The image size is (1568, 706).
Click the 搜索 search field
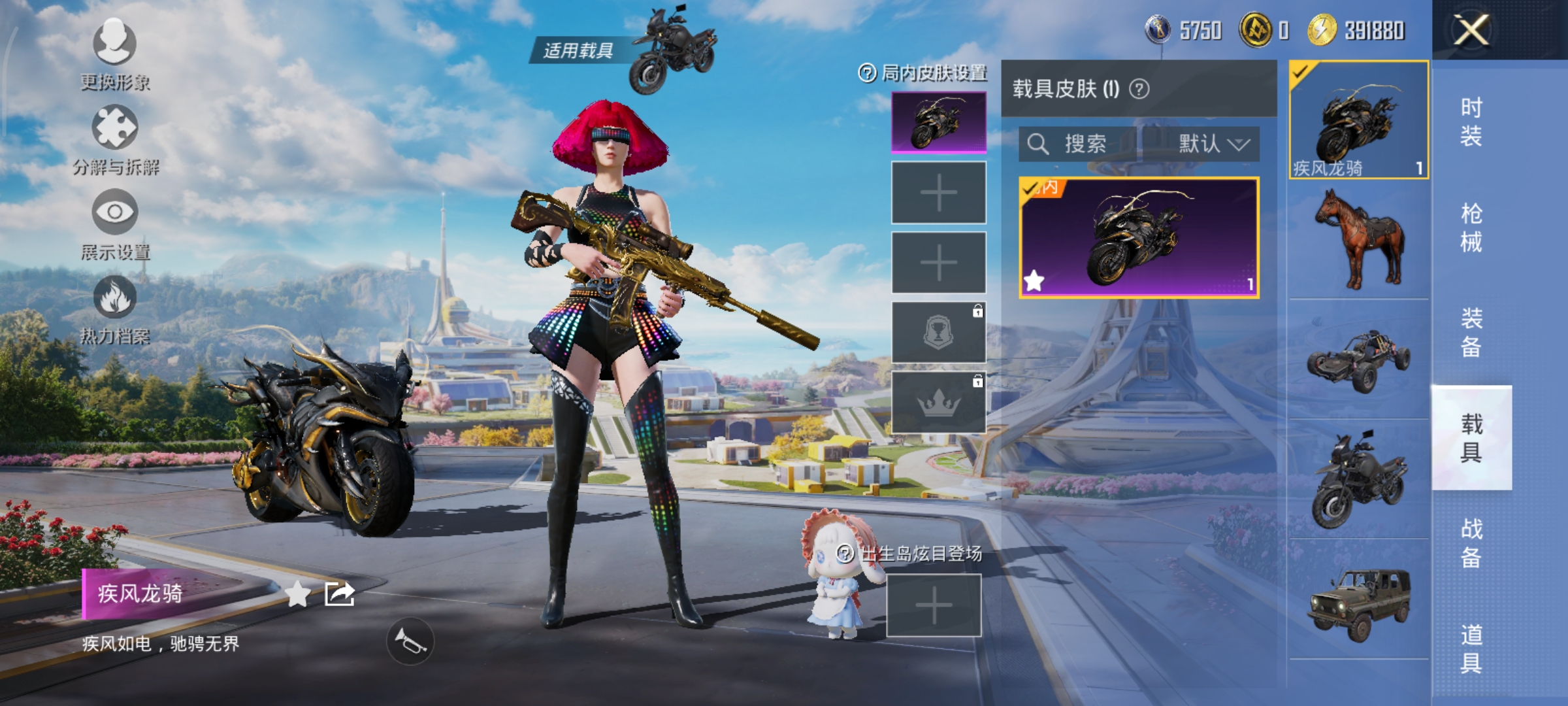1078,144
